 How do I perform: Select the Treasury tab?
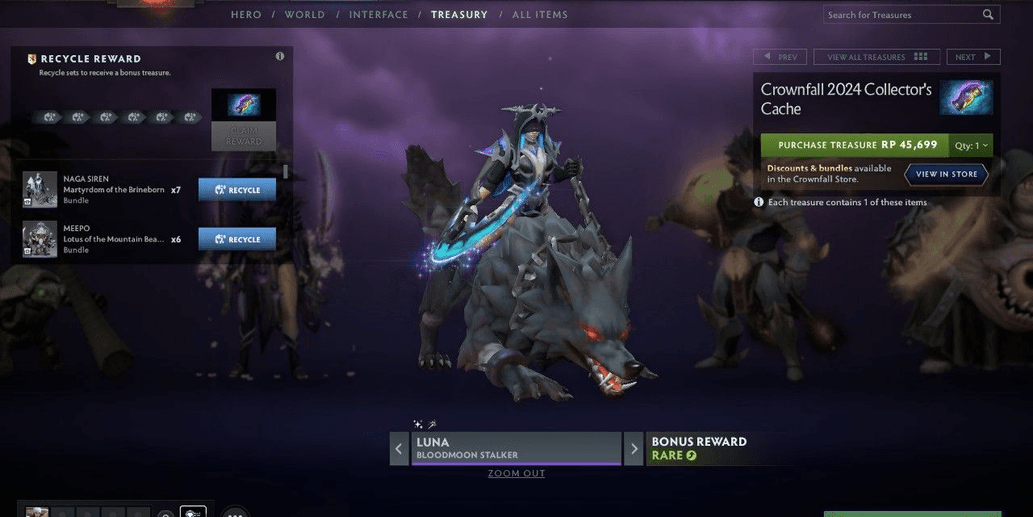(459, 15)
